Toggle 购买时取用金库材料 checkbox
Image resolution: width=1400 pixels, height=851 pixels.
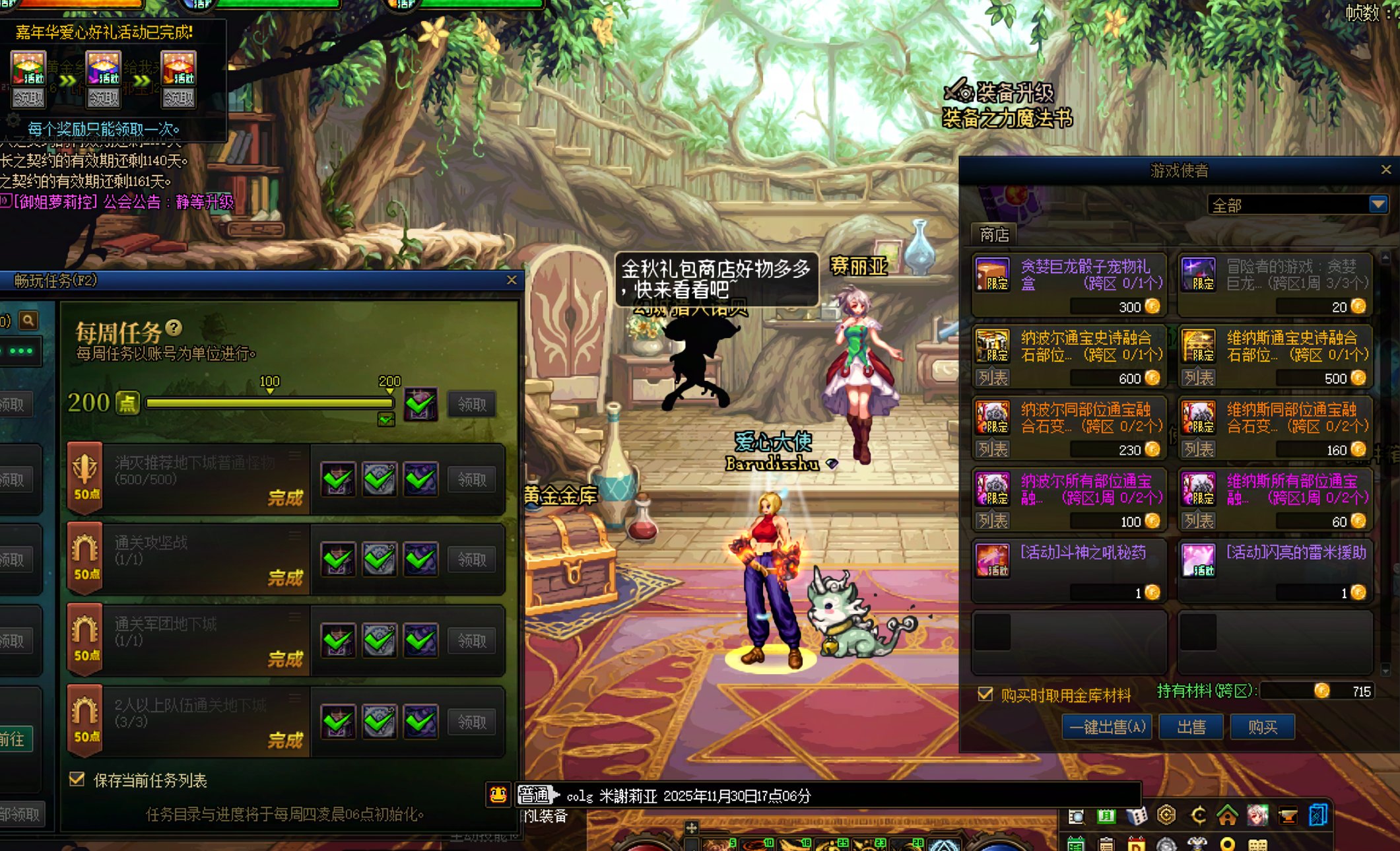(x=985, y=694)
